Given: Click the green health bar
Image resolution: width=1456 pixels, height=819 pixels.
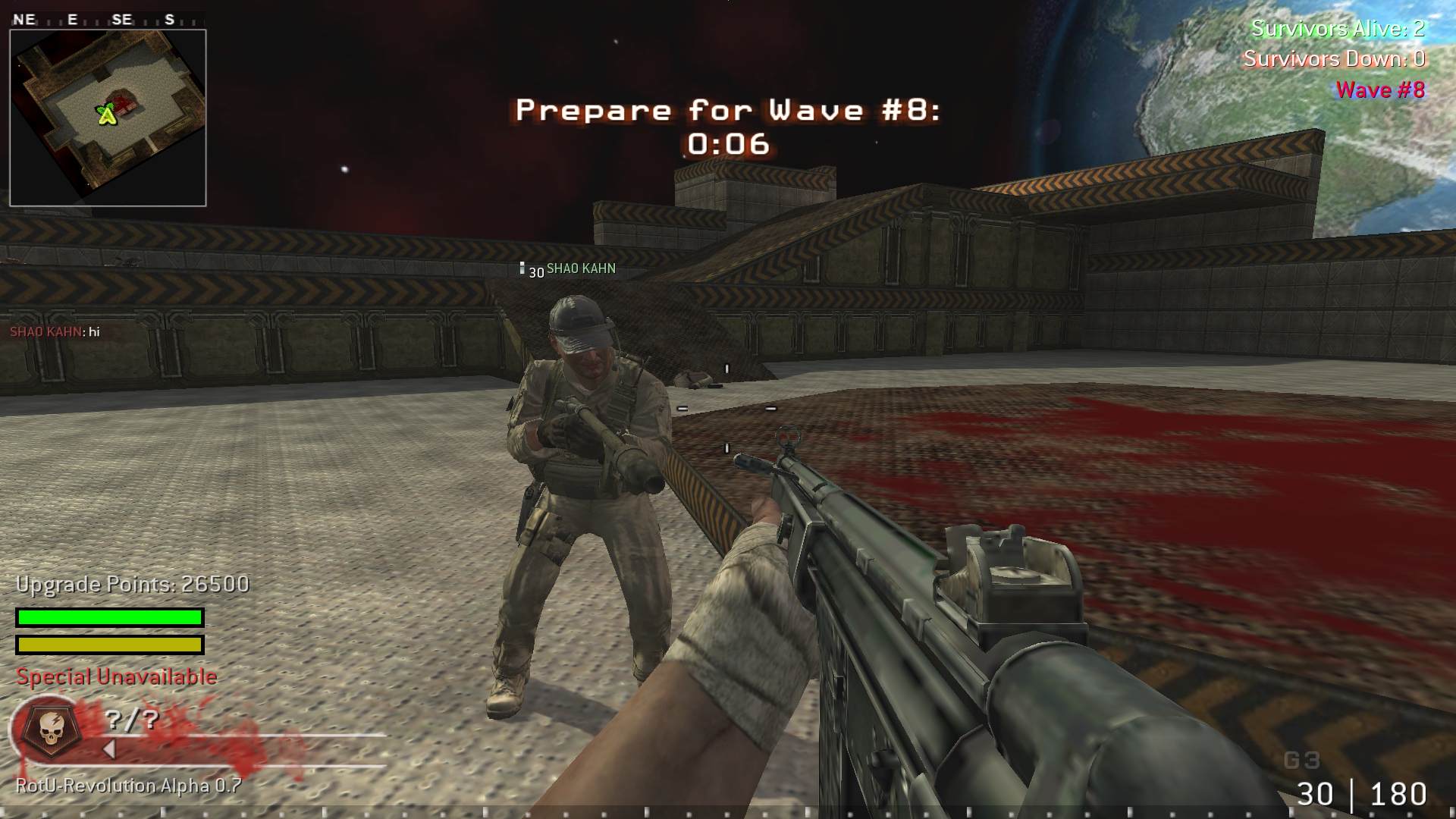Looking at the screenshot, I should [108, 618].
